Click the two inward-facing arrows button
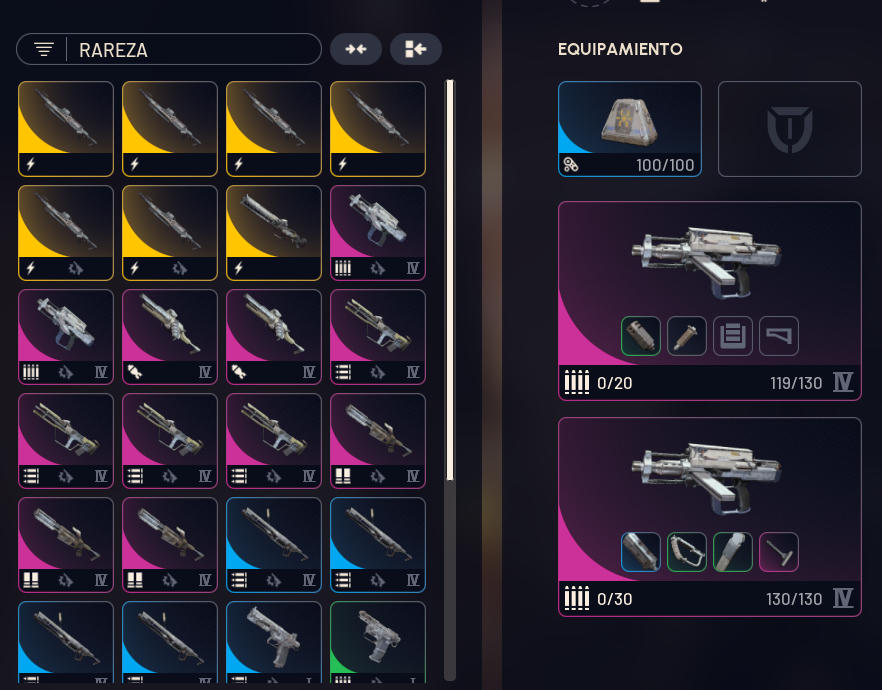 (356, 49)
